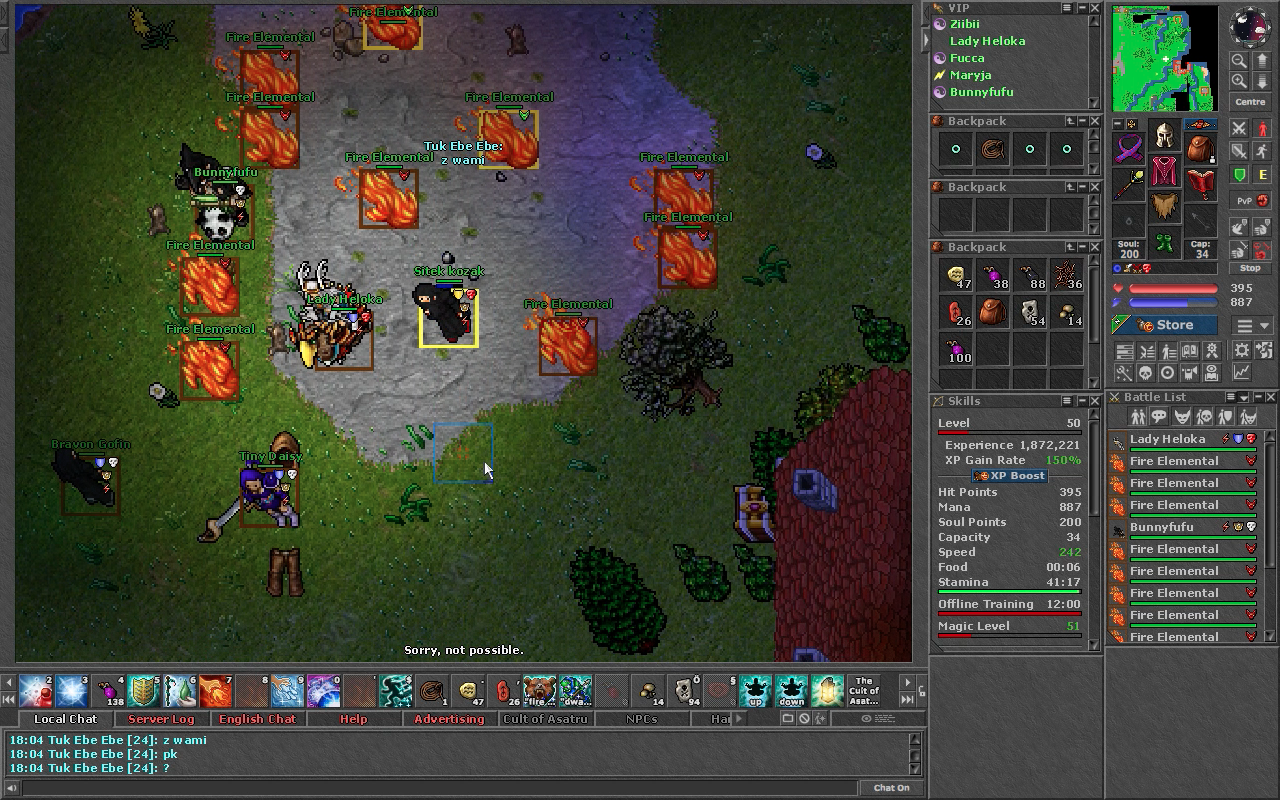
Task: Toggle the Chat On button
Action: pos(891,788)
